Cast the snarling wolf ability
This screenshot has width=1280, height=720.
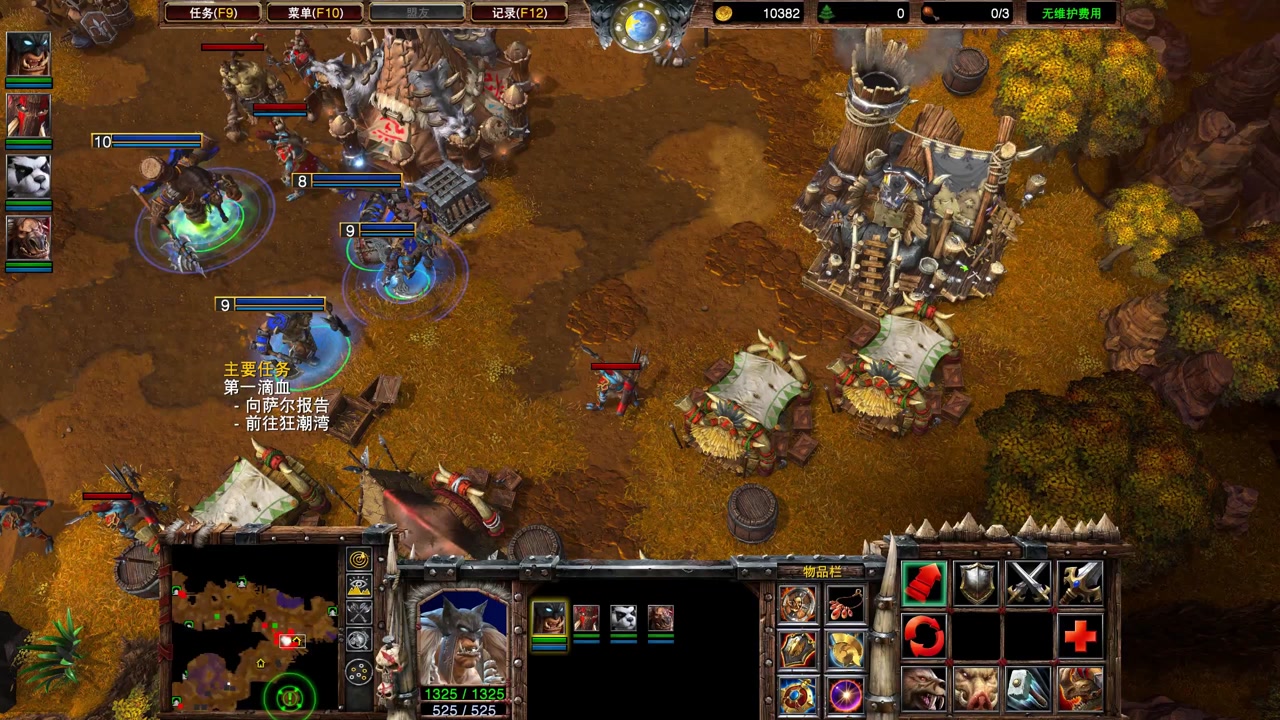coord(924,688)
